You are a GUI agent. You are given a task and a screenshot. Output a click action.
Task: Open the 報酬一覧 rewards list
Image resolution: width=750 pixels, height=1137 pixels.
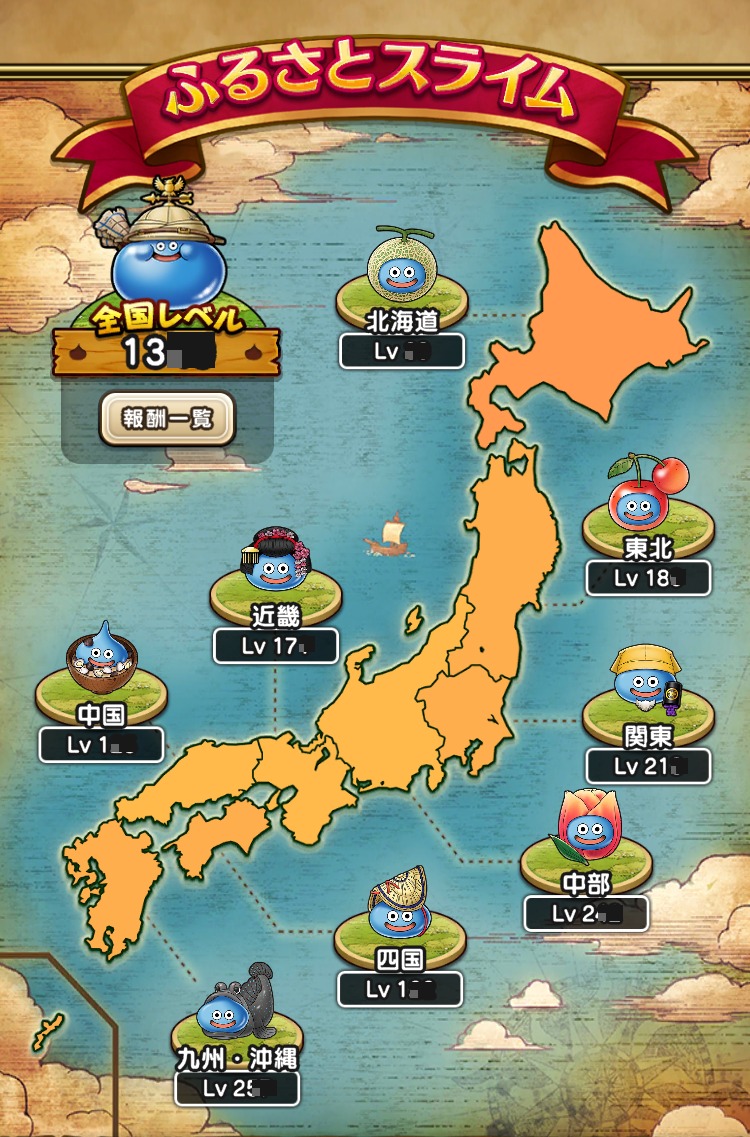click(x=167, y=418)
